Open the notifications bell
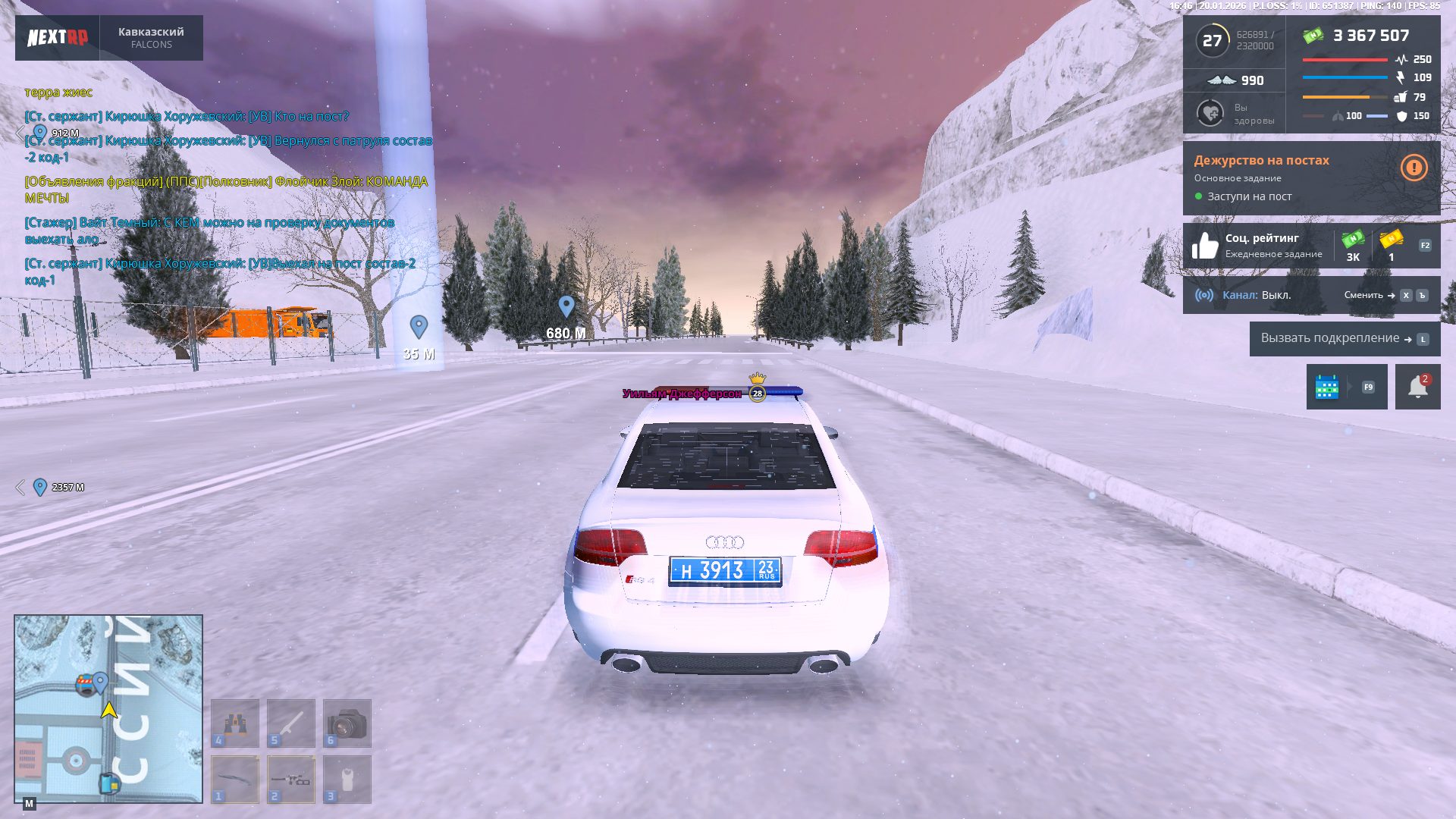1456x819 pixels. [1417, 387]
